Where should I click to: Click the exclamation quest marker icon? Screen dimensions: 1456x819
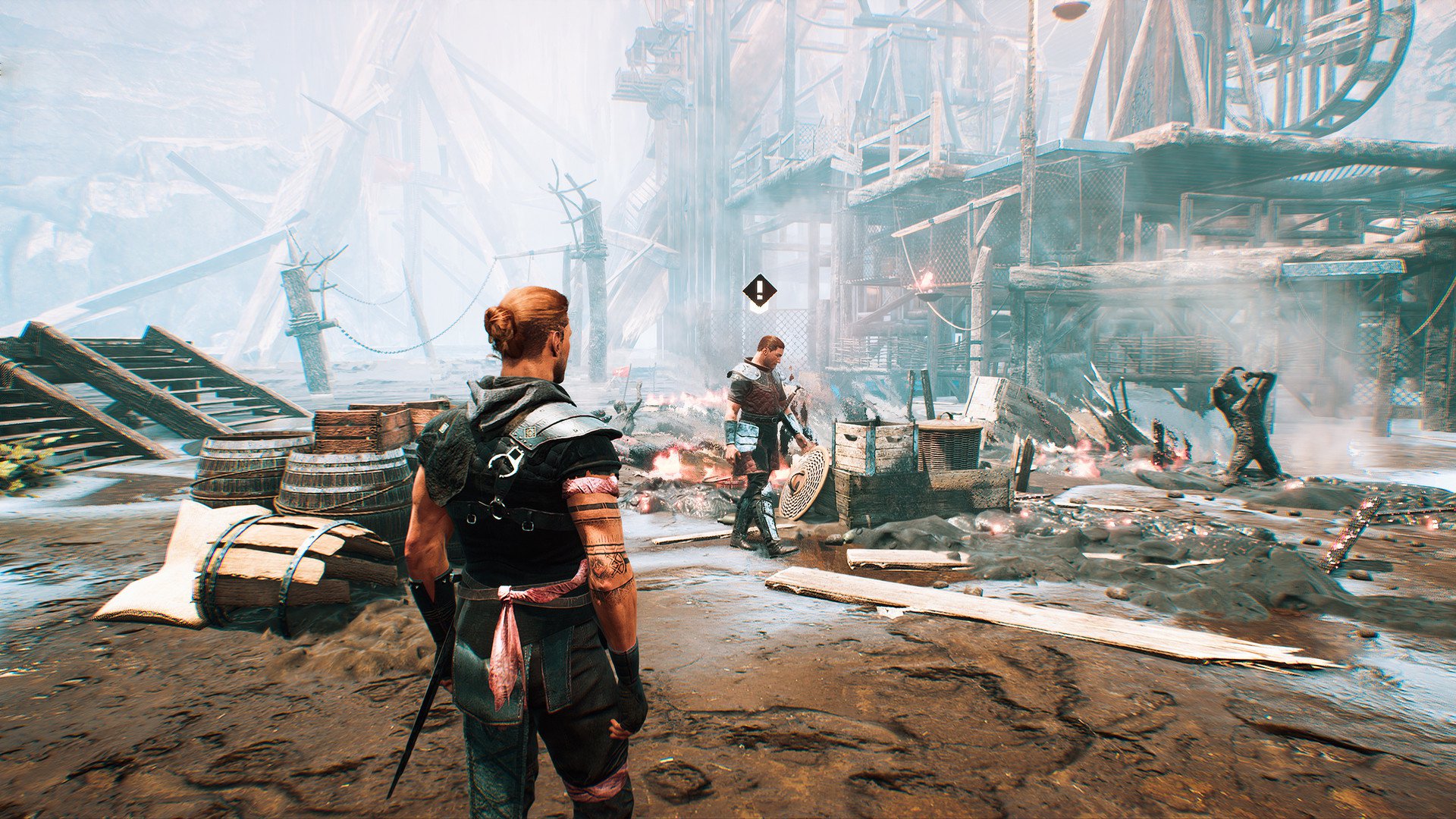pos(759,290)
